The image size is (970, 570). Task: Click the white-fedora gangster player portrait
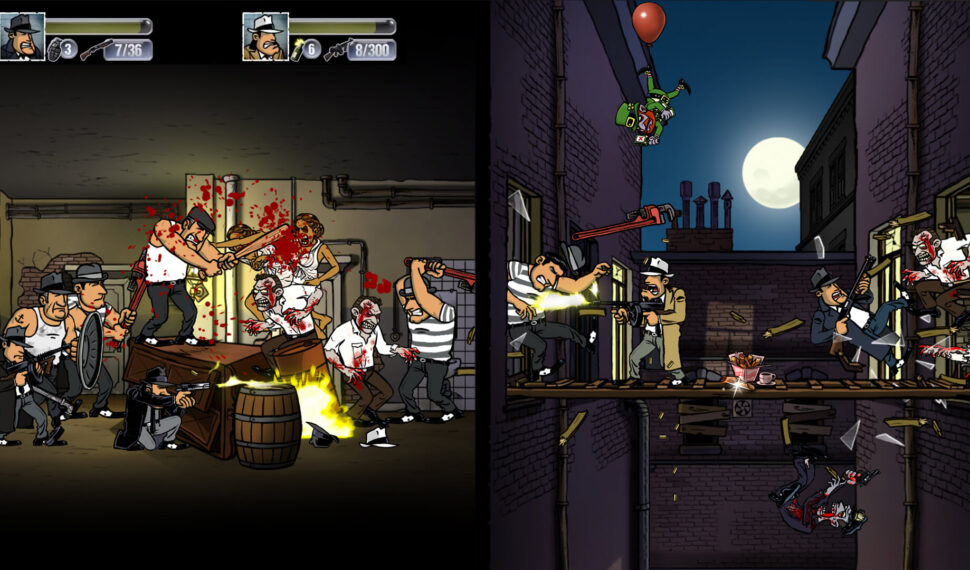pyautogui.click(x=265, y=37)
